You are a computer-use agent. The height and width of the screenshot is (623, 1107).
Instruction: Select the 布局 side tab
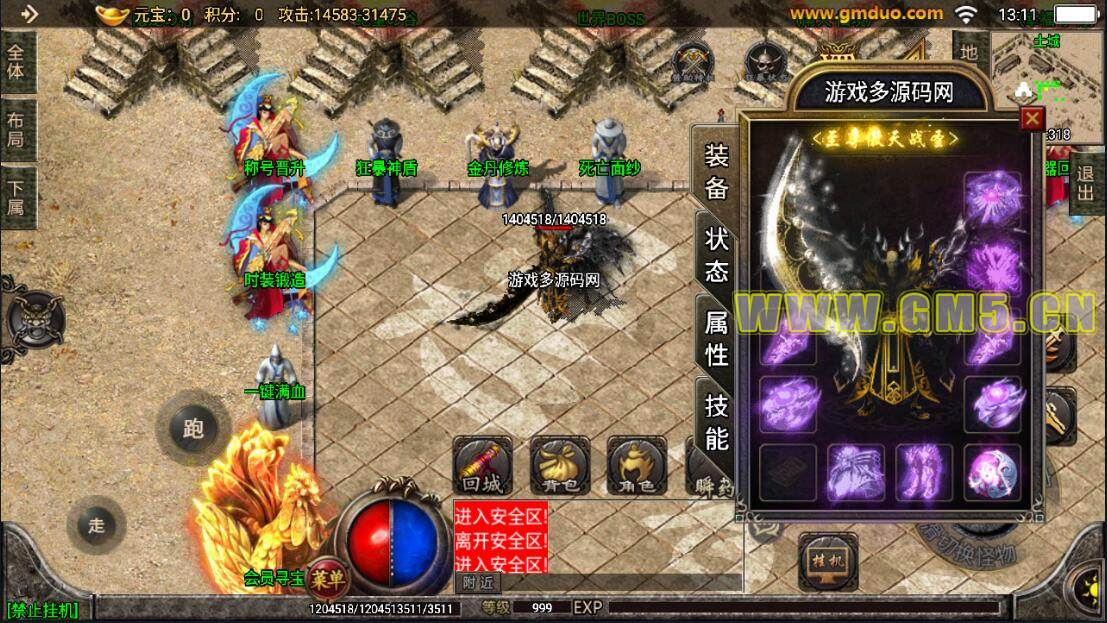[x=17, y=131]
